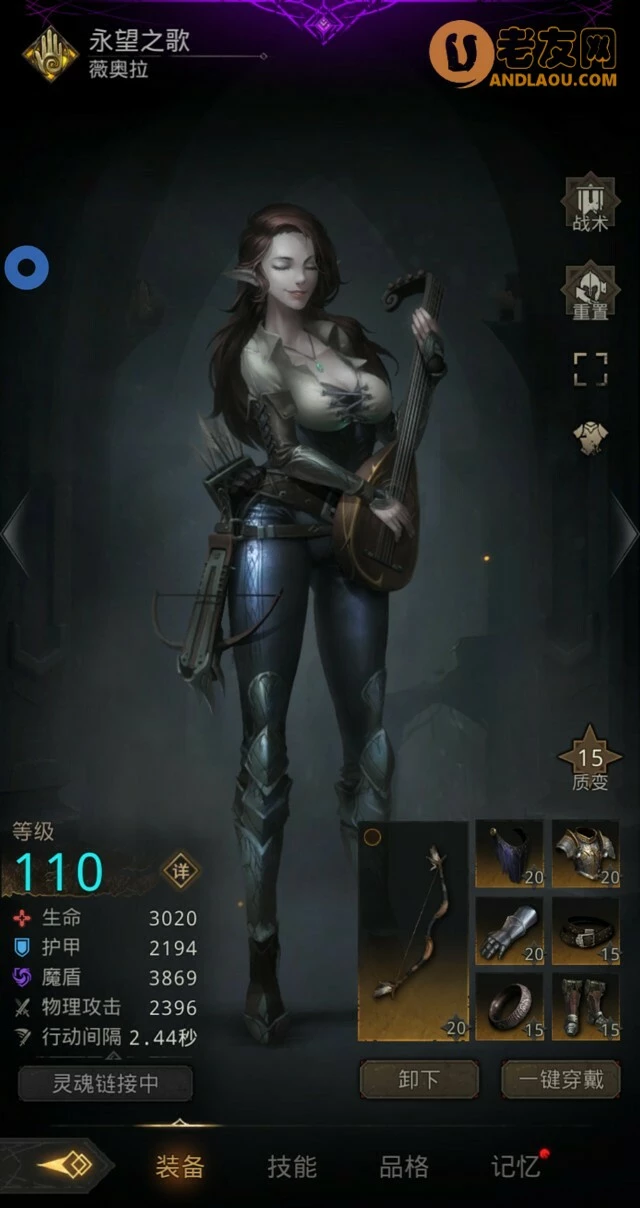The width and height of the screenshot is (640, 1208).
Task: Select the armored boots slot
Action: coord(587,1007)
